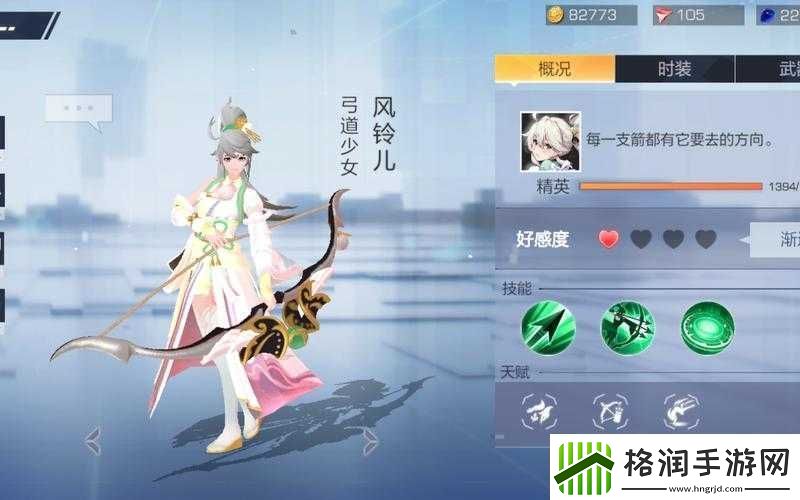The image size is (800, 500).
Task: Open the speech bubble chat box
Action: pos(78,109)
